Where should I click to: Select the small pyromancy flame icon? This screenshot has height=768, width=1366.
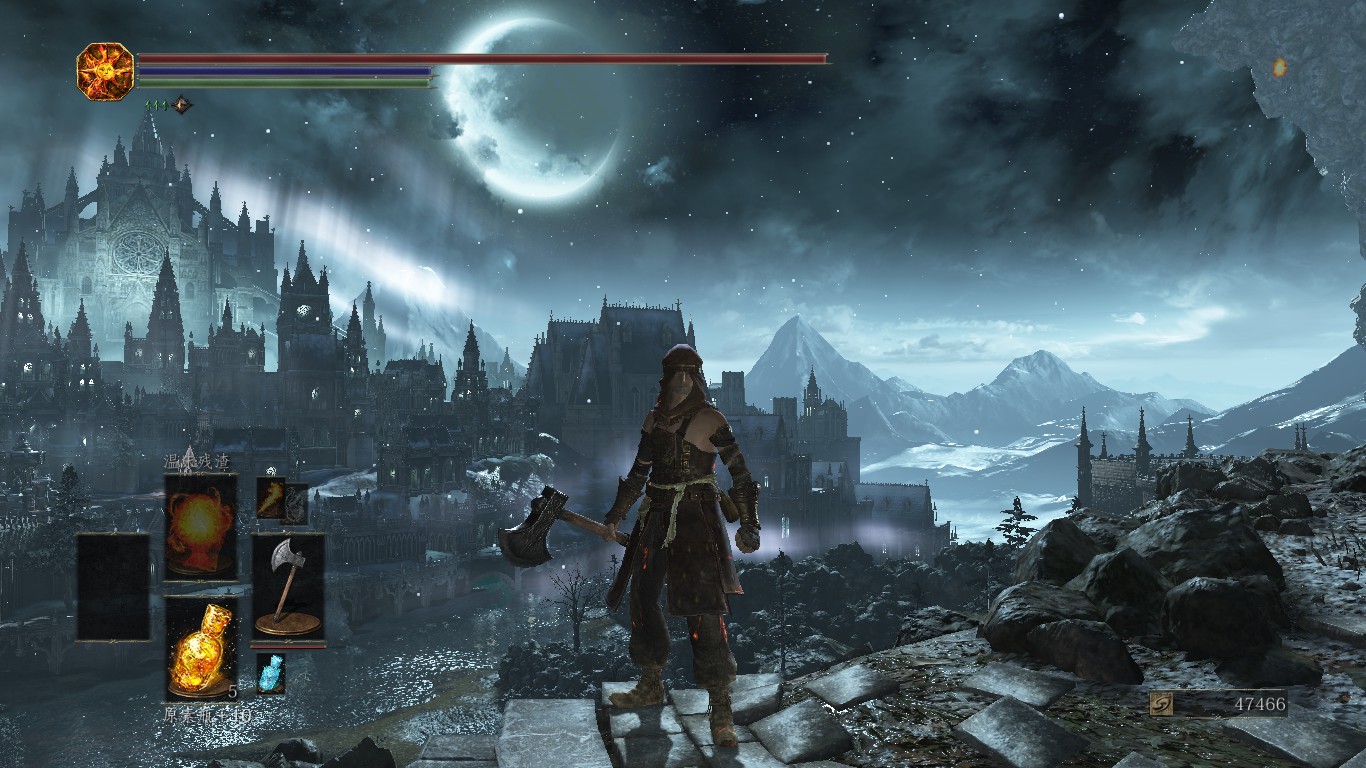click(x=271, y=498)
